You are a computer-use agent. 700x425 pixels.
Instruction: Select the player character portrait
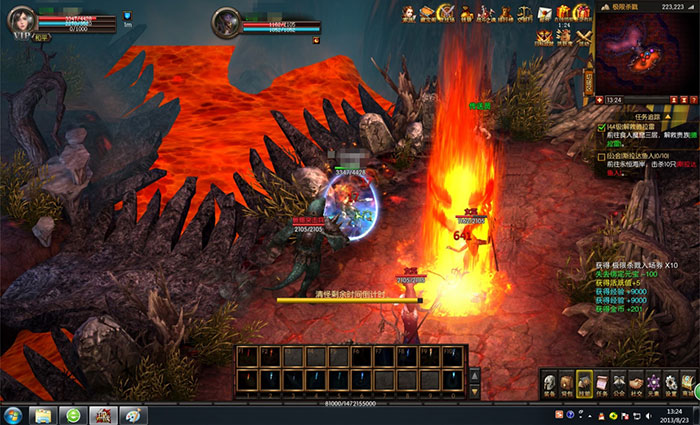click(20, 17)
